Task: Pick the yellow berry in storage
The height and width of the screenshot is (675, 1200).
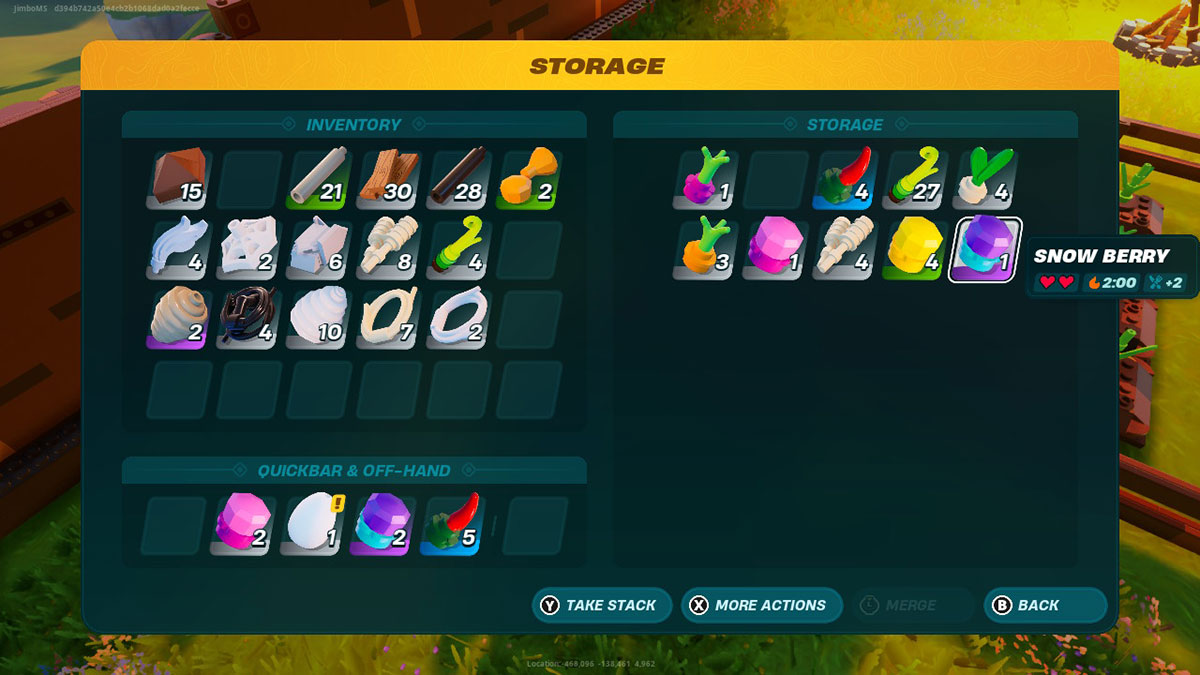Action: click(x=914, y=249)
